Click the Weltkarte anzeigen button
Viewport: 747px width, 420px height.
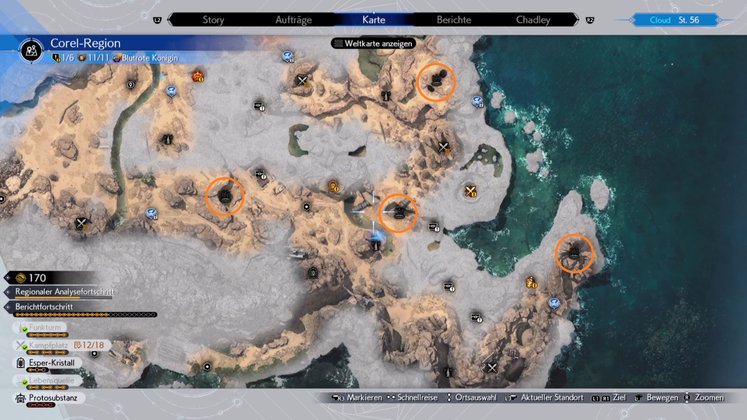(x=374, y=43)
